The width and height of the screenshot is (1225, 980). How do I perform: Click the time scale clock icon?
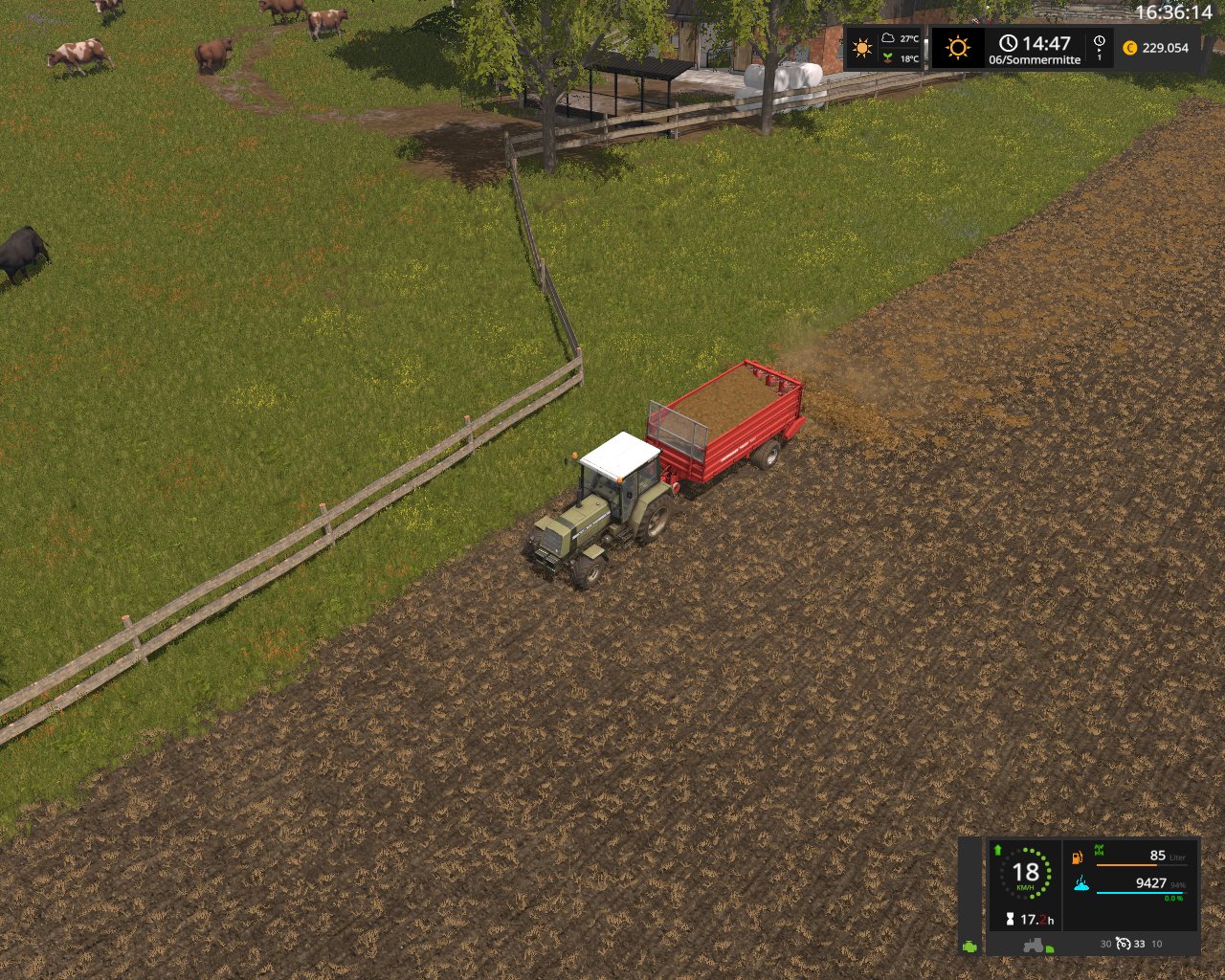click(1100, 41)
